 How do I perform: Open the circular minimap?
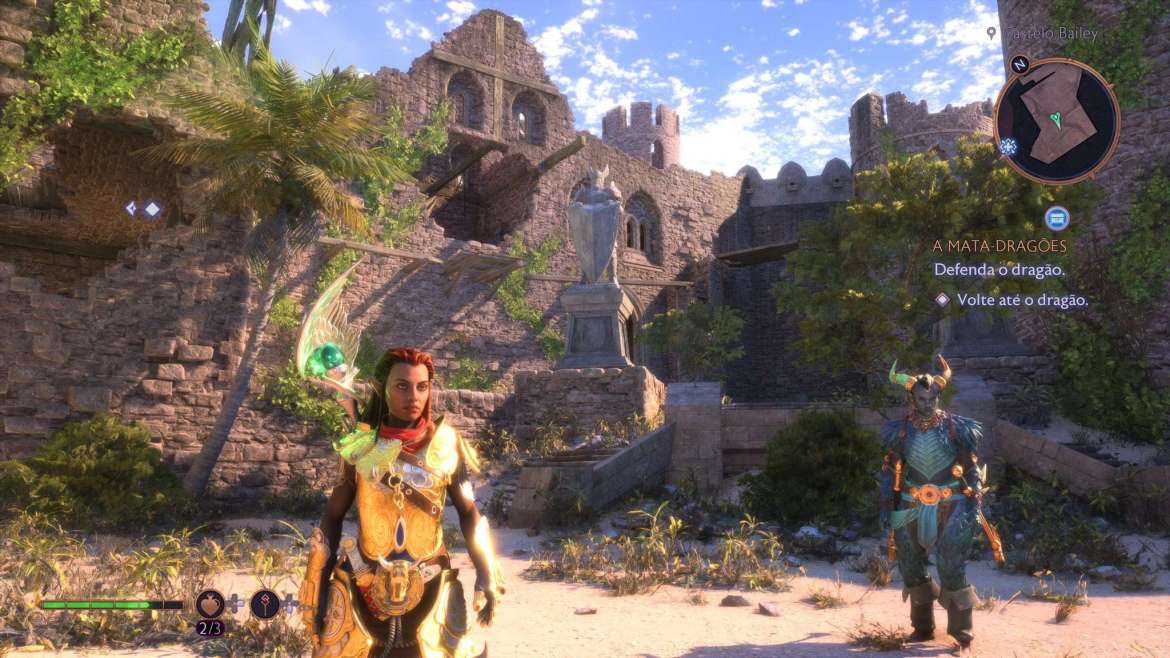click(x=1056, y=120)
